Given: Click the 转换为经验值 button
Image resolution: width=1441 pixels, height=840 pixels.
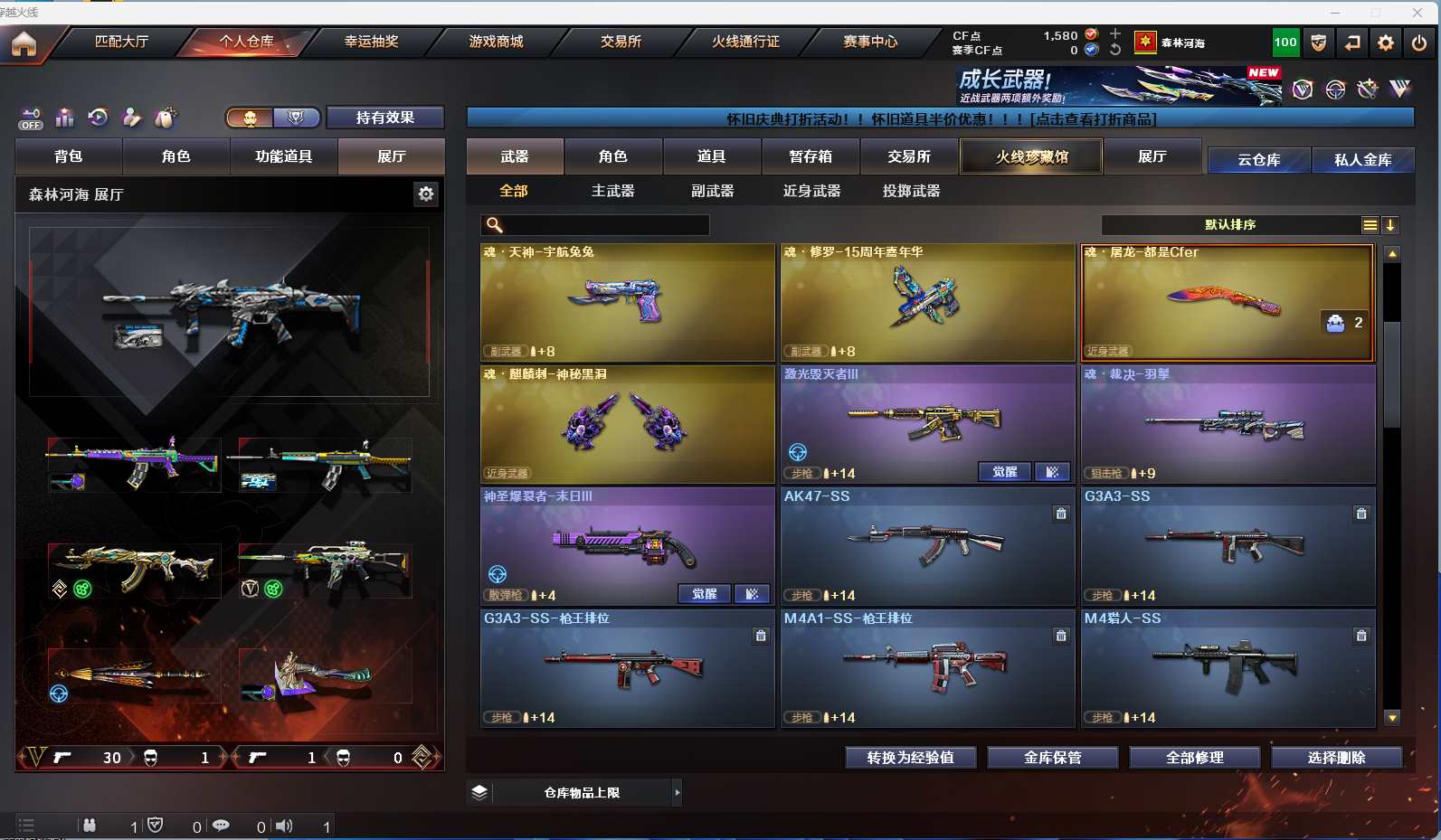Looking at the screenshot, I should (910, 757).
